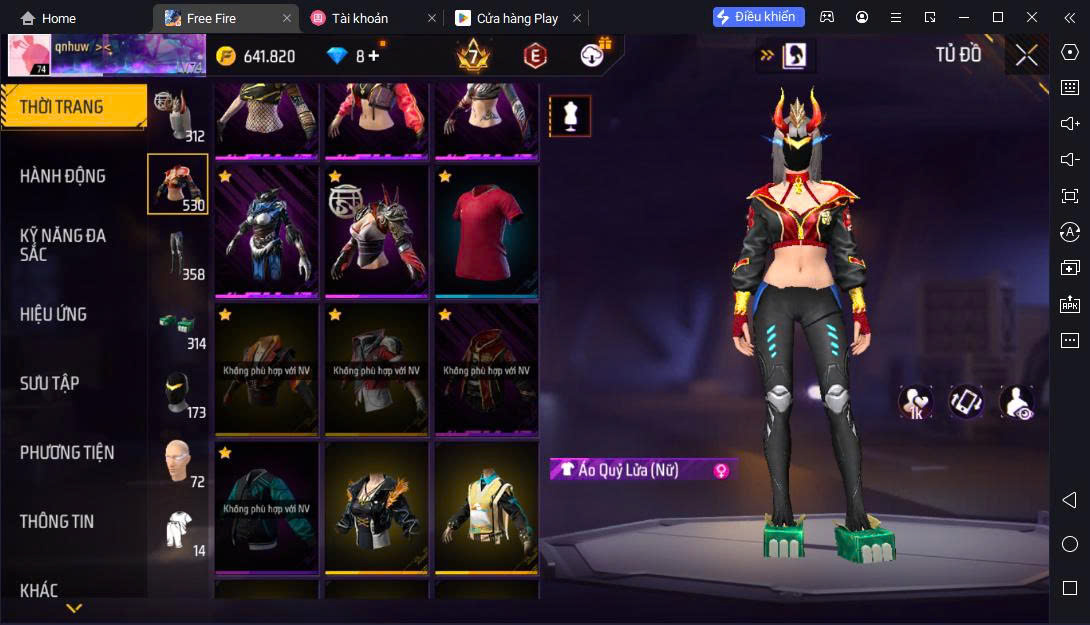Select the red t-shirt item
The width and height of the screenshot is (1090, 625).
click(x=487, y=231)
